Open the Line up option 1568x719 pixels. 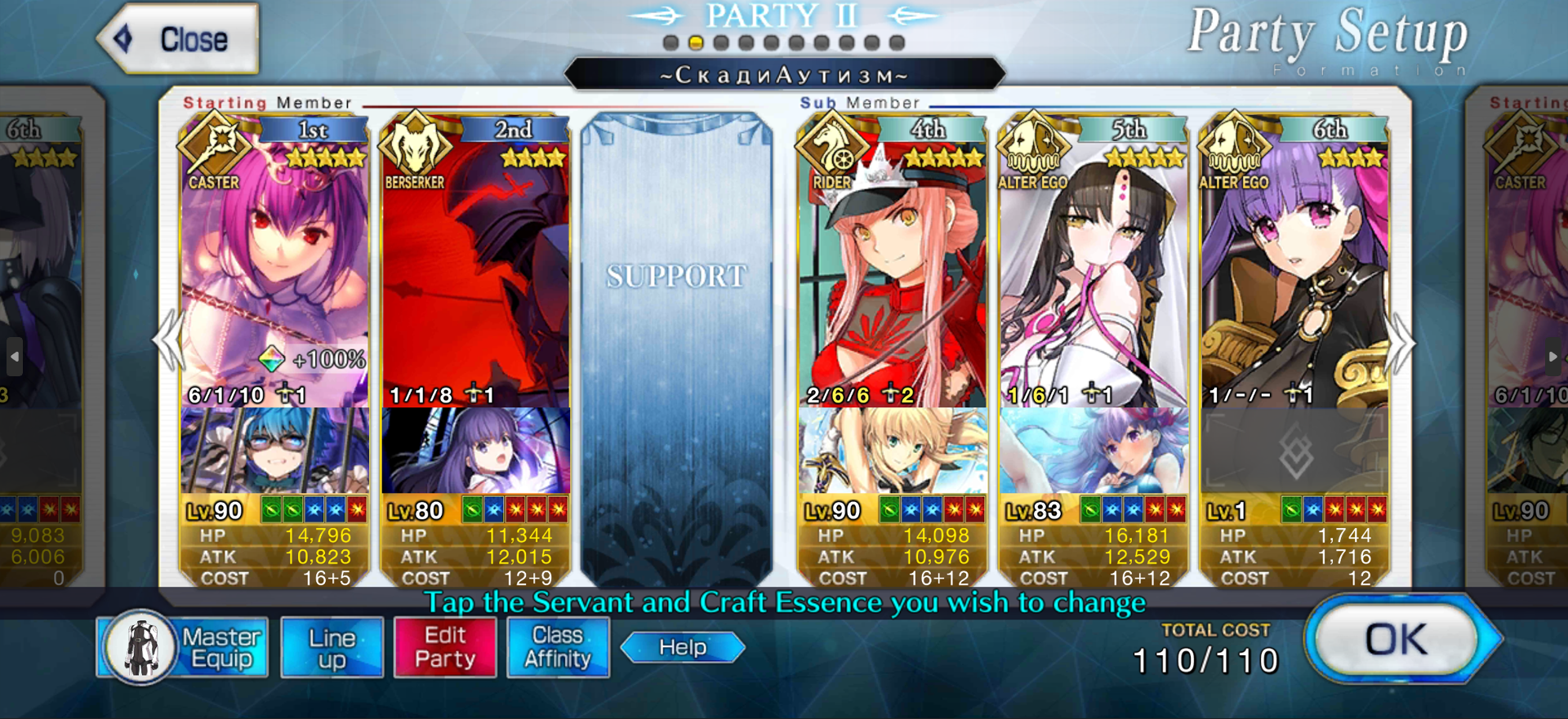tap(332, 648)
